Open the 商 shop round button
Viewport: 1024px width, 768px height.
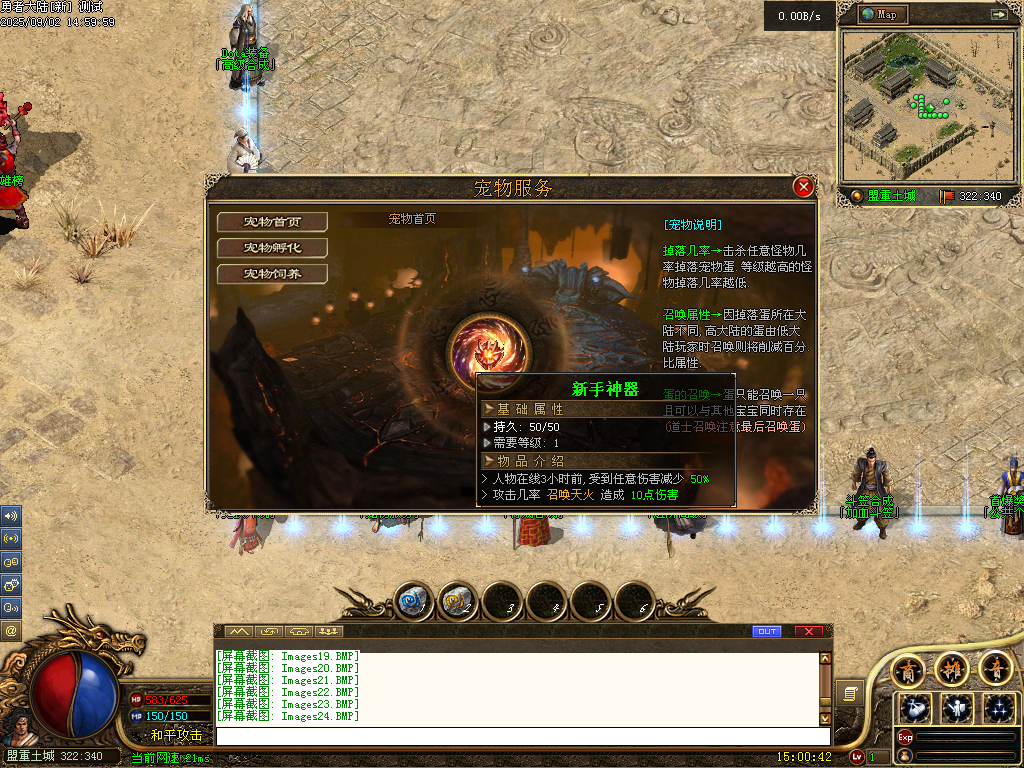click(x=908, y=669)
